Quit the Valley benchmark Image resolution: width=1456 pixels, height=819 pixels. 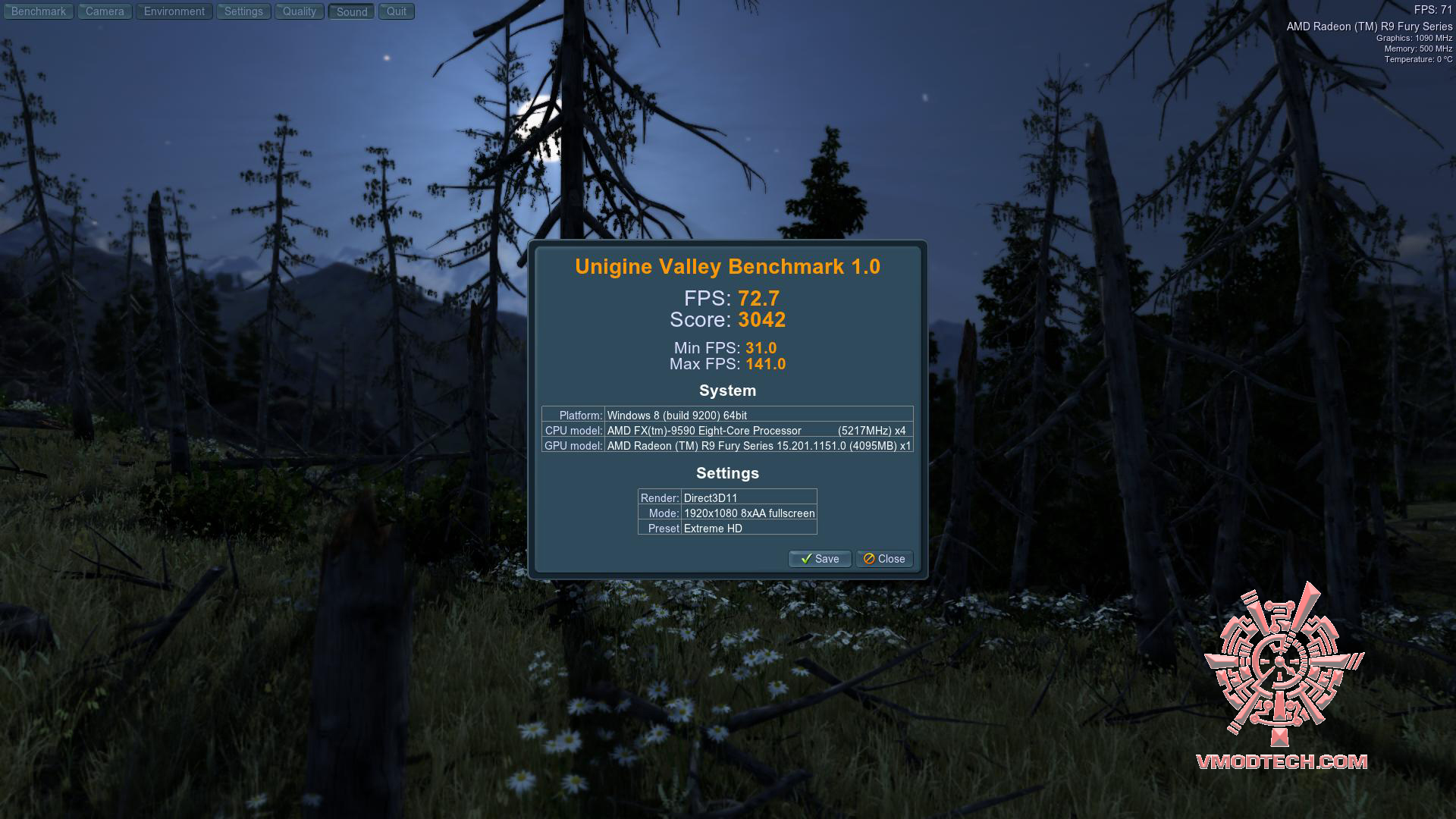tap(397, 11)
